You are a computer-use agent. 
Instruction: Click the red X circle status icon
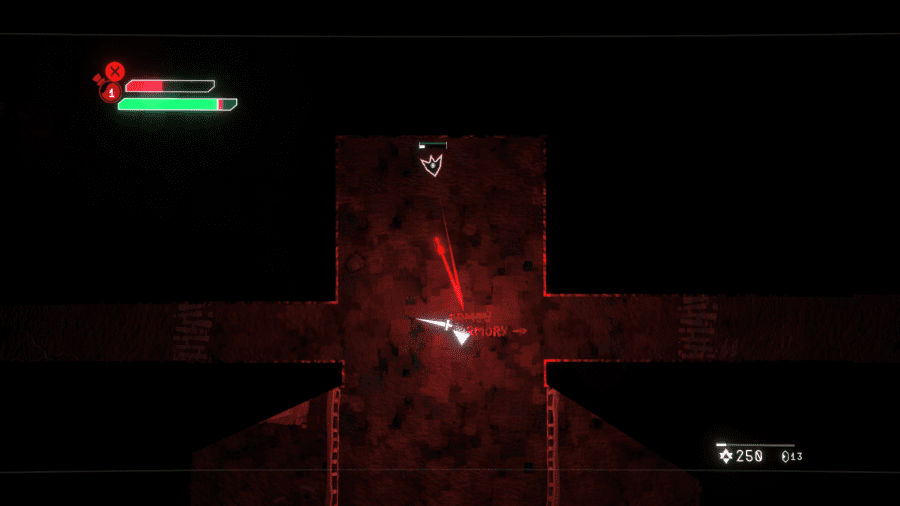click(115, 71)
